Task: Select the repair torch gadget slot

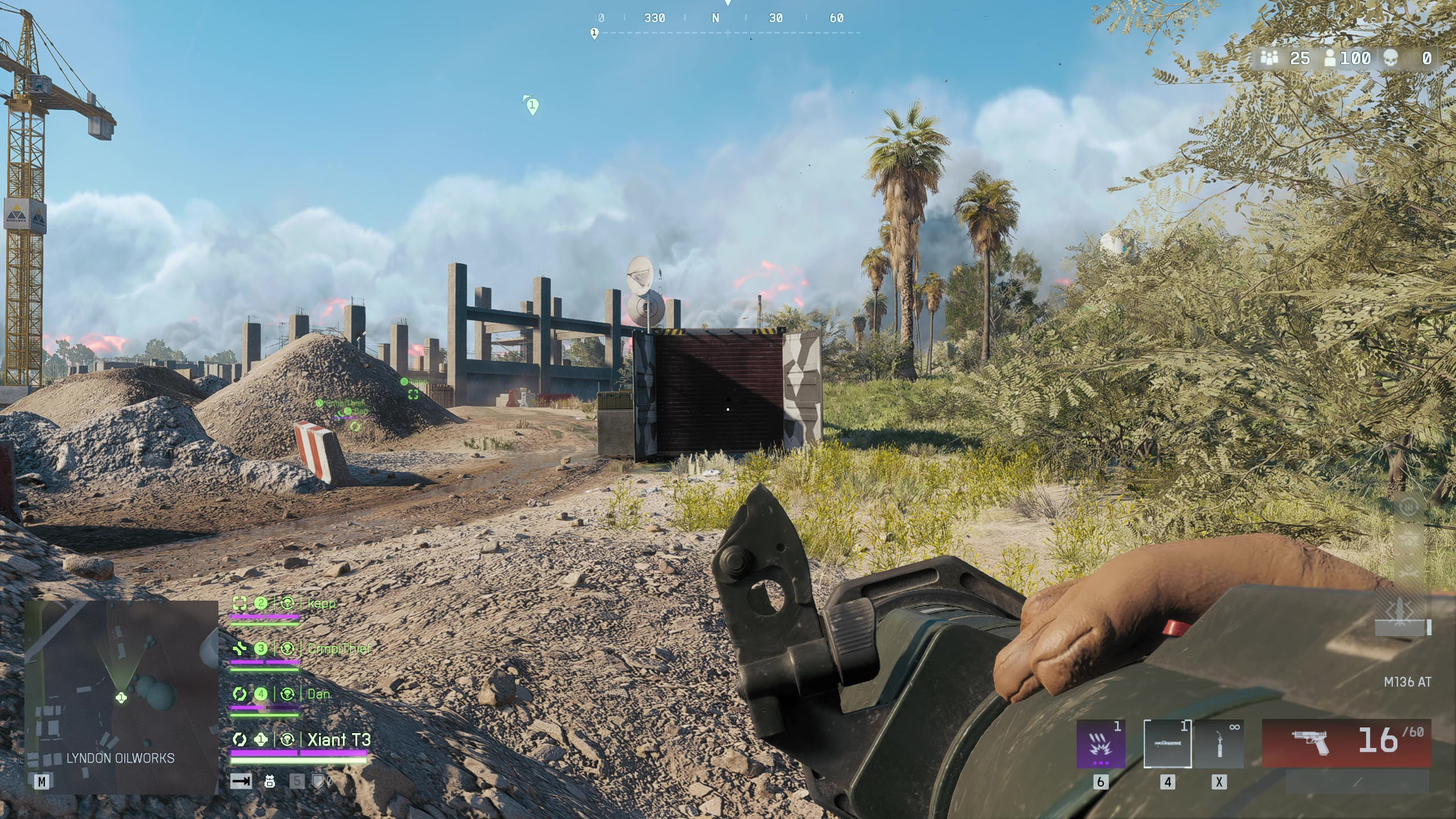Action: (1219, 743)
